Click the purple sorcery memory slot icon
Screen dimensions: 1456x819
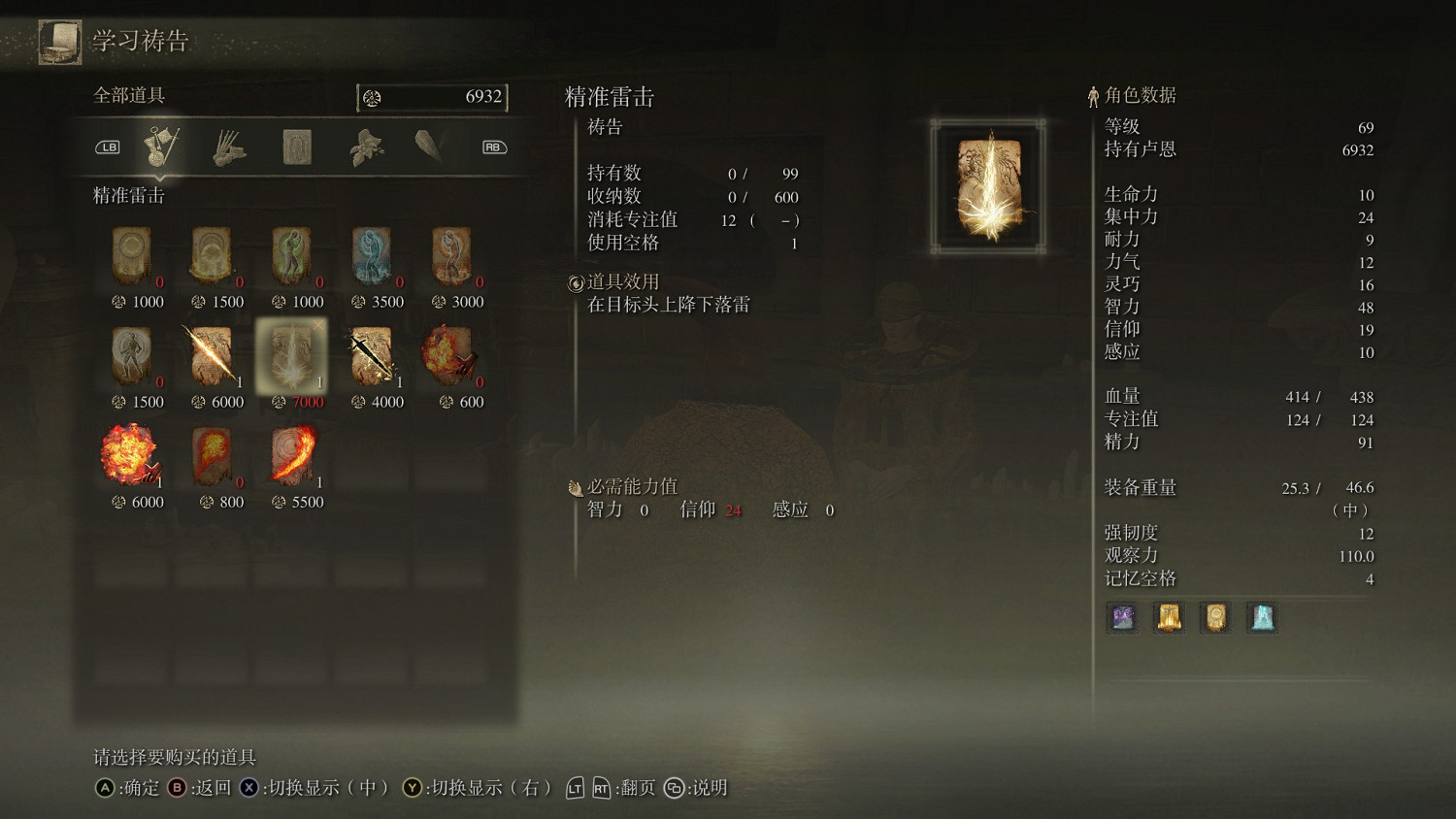point(1122,617)
